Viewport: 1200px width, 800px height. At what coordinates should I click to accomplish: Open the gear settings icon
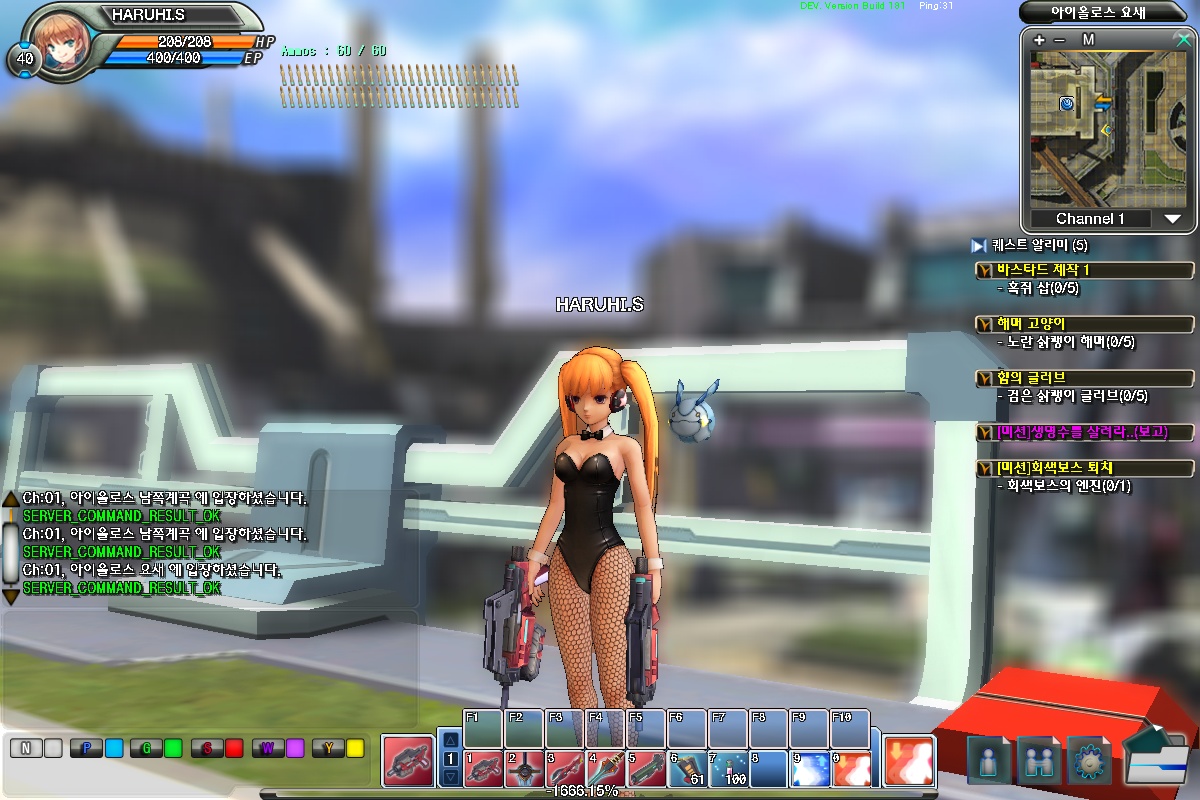coord(1088,760)
